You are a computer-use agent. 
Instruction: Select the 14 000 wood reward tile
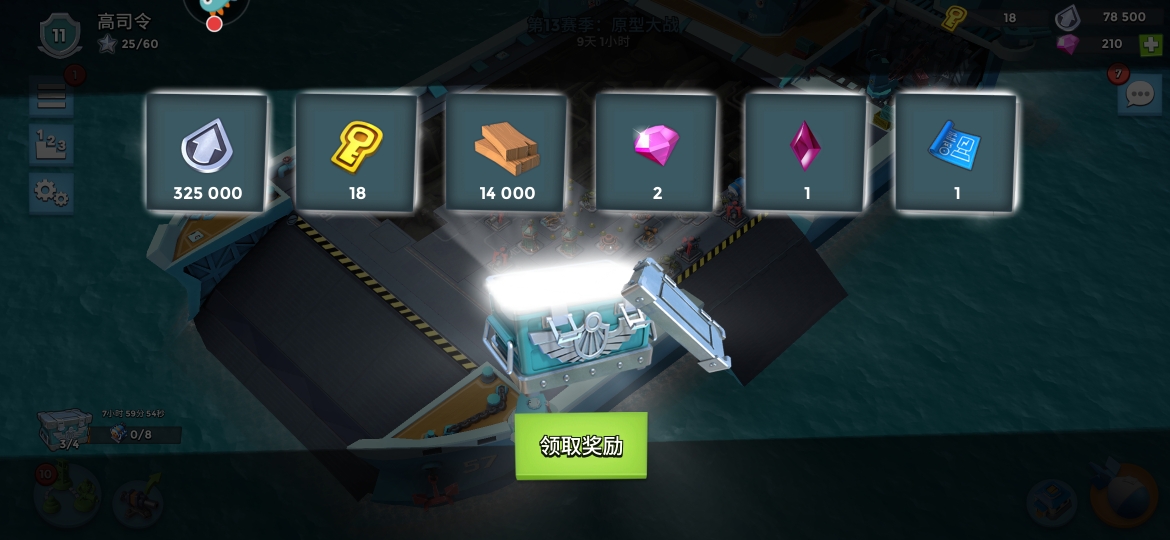click(507, 153)
